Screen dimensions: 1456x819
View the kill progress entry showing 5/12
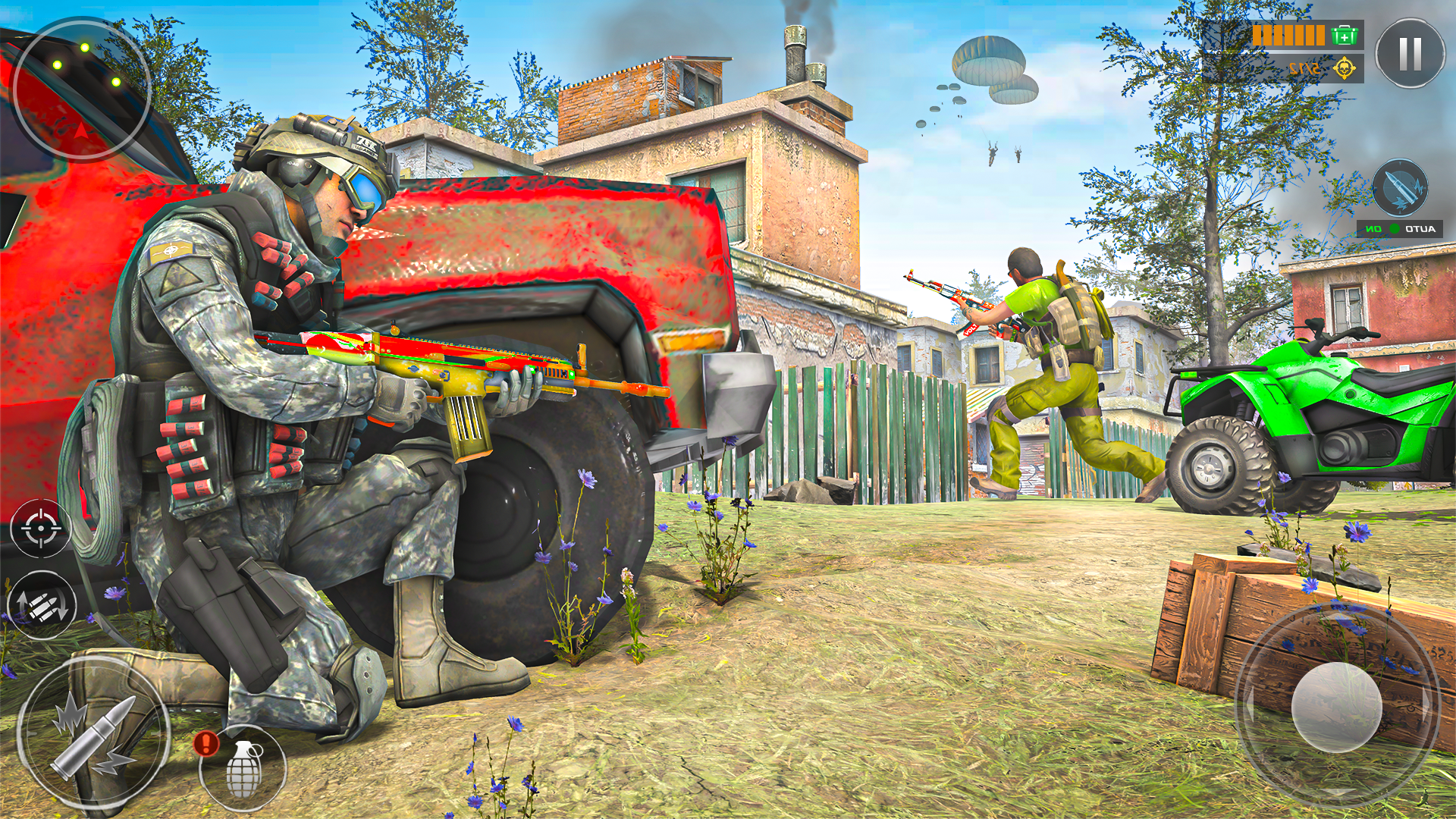point(1306,68)
